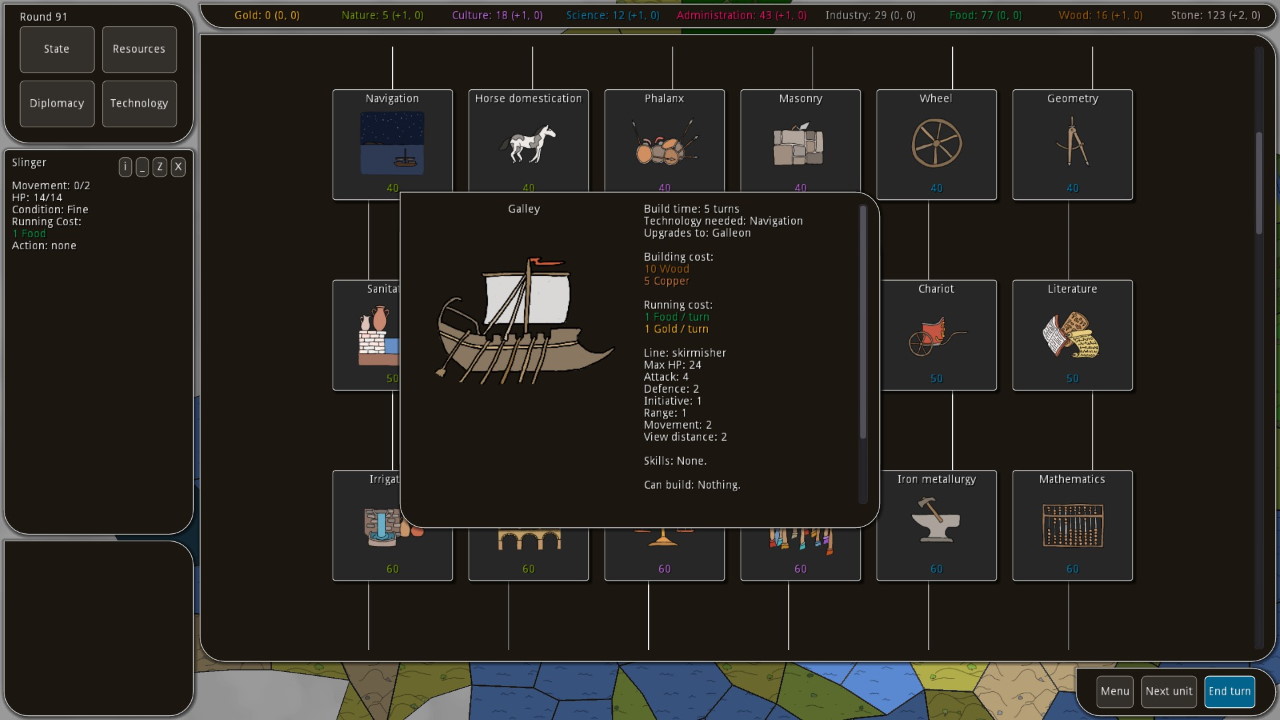Choose the Geometry technology
Image resolution: width=1280 pixels, height=720 pixels.
1072,144
